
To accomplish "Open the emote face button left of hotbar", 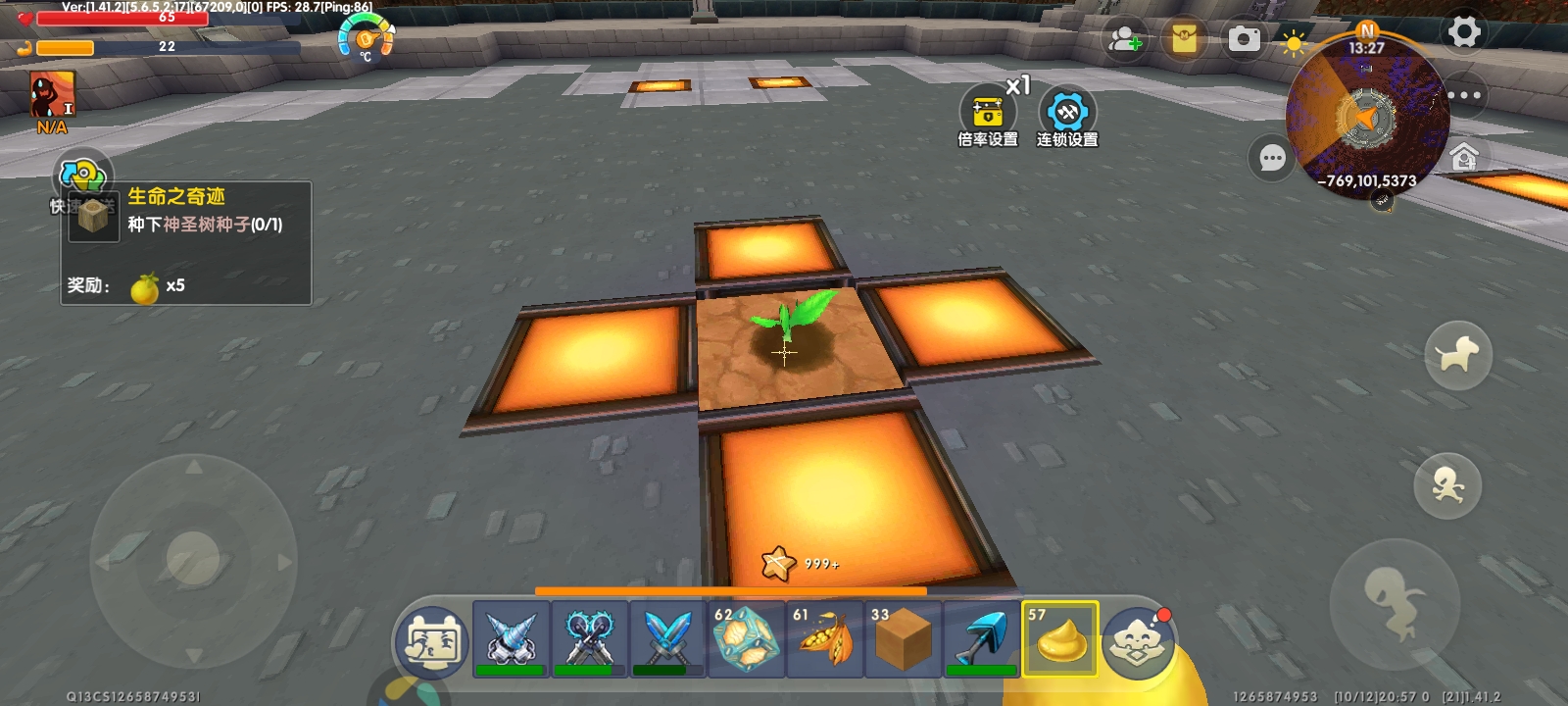I will point(432,643).
